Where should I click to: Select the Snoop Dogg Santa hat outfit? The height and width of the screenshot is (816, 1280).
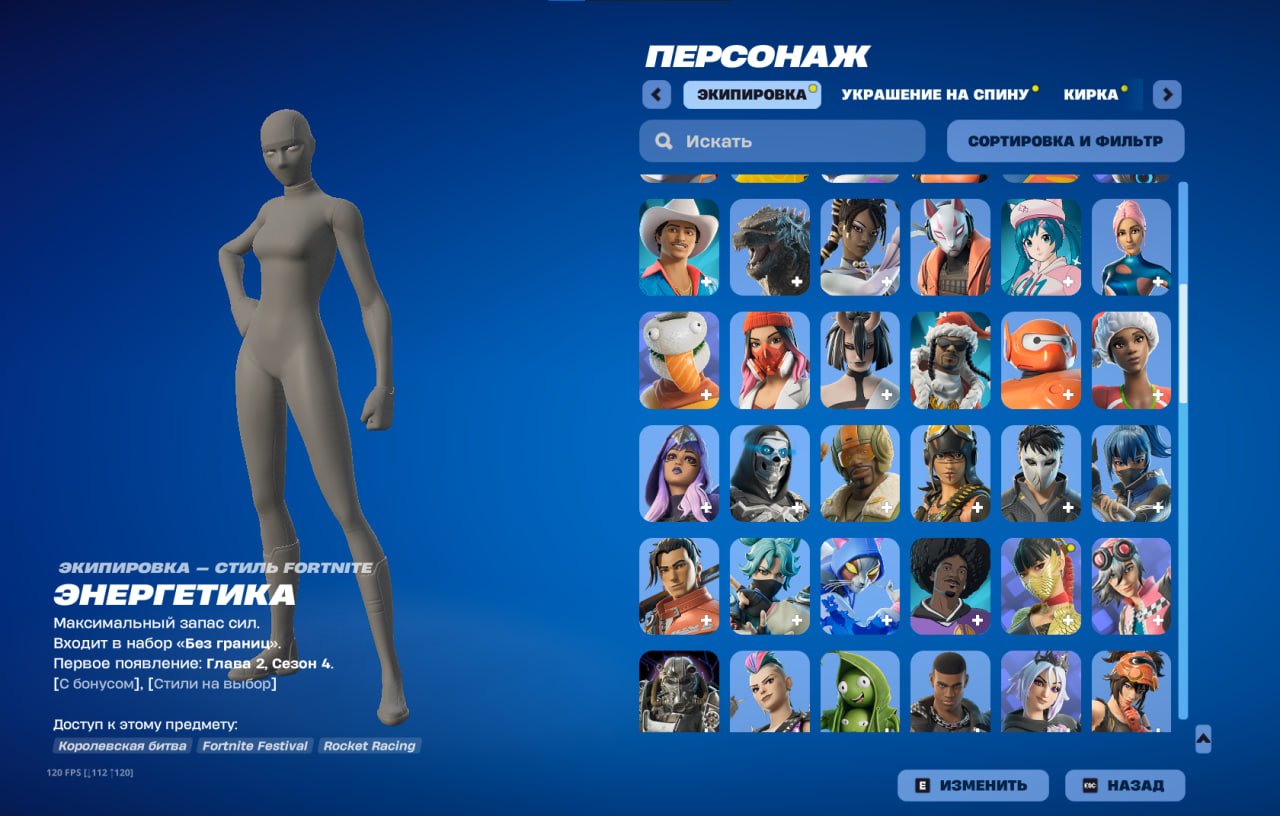pyautogui.click(x=950, y=360)
